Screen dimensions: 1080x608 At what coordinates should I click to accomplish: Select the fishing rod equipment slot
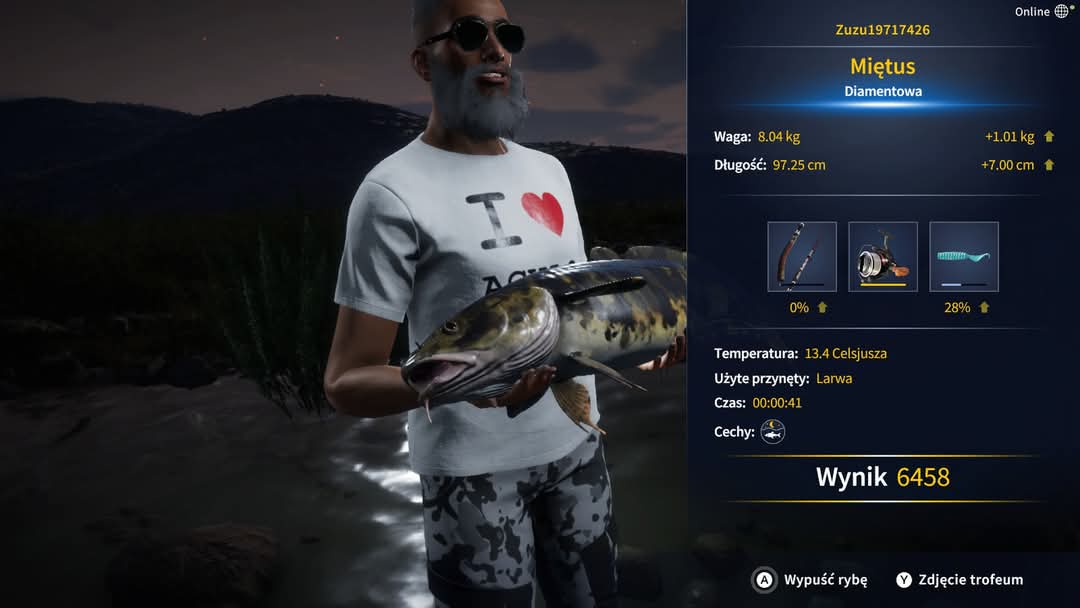tap(802, 257)
